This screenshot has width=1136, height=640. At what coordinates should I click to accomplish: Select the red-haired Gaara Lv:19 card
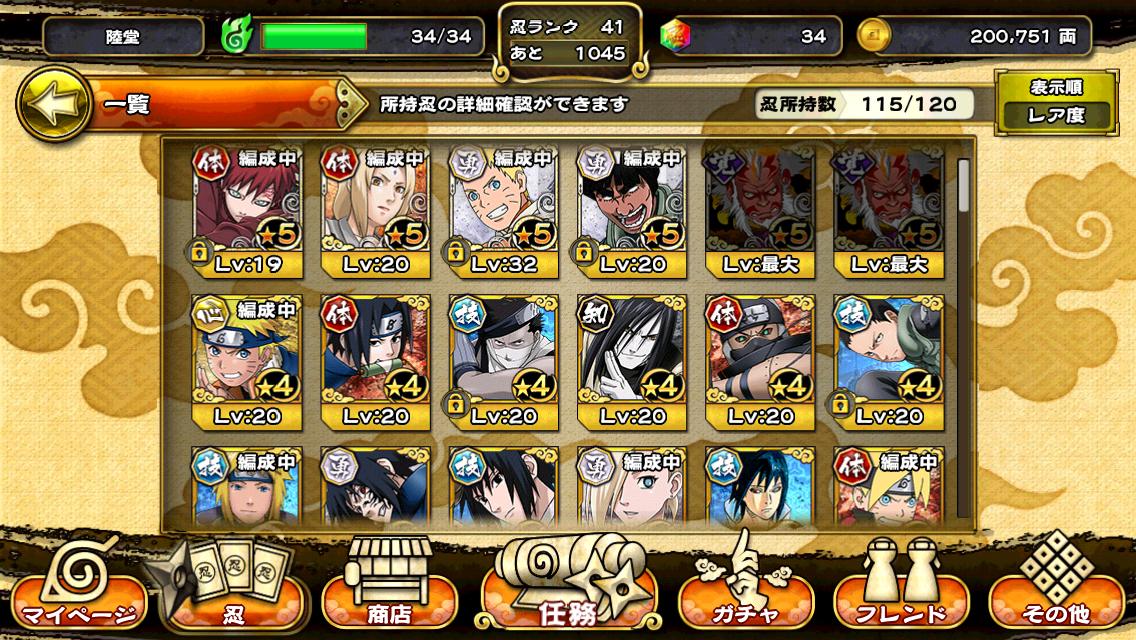click(247, 212)
